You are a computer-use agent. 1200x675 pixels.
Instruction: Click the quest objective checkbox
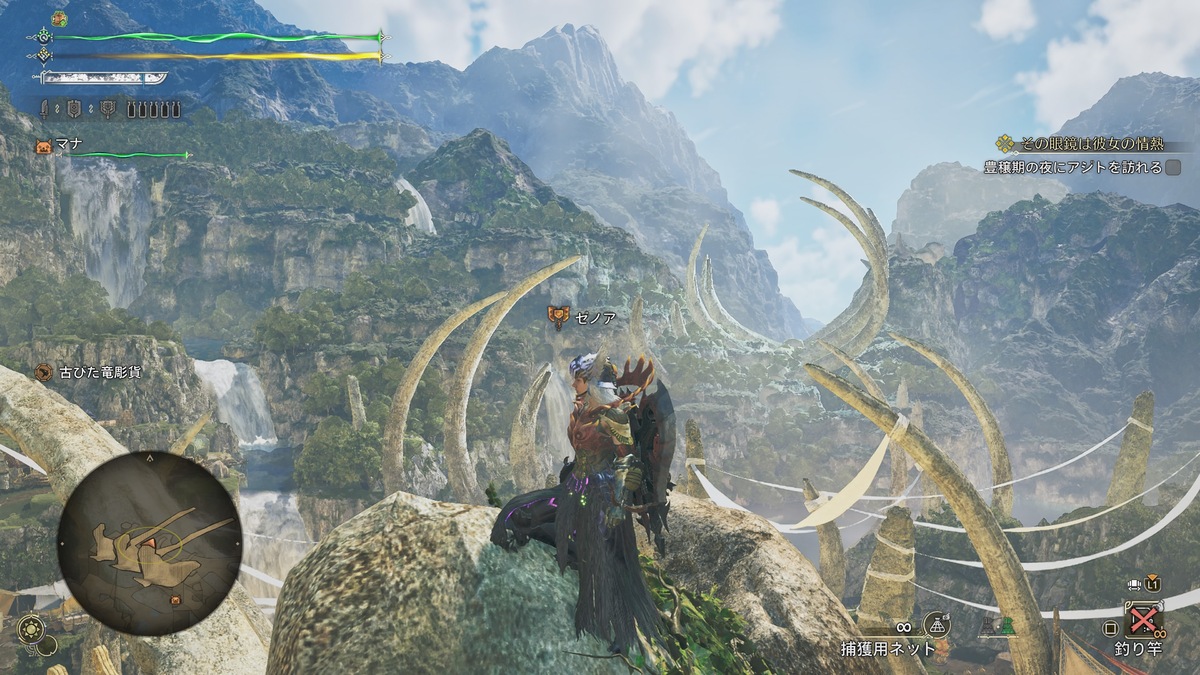coord(1173,168)
